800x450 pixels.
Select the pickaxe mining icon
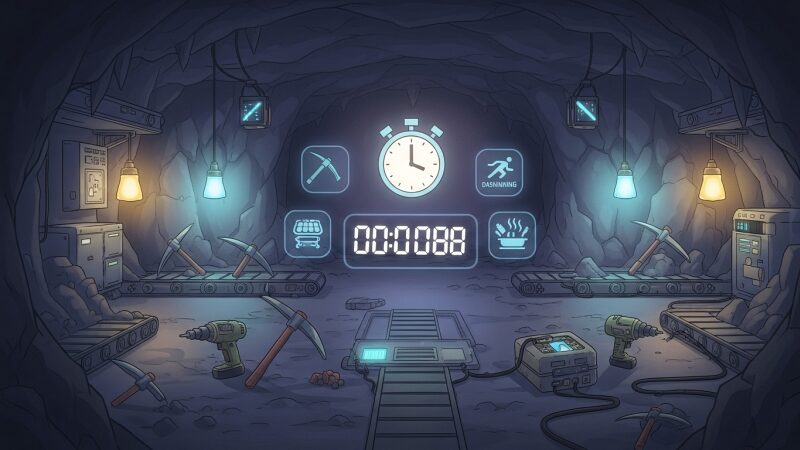[x=325, y=169]
